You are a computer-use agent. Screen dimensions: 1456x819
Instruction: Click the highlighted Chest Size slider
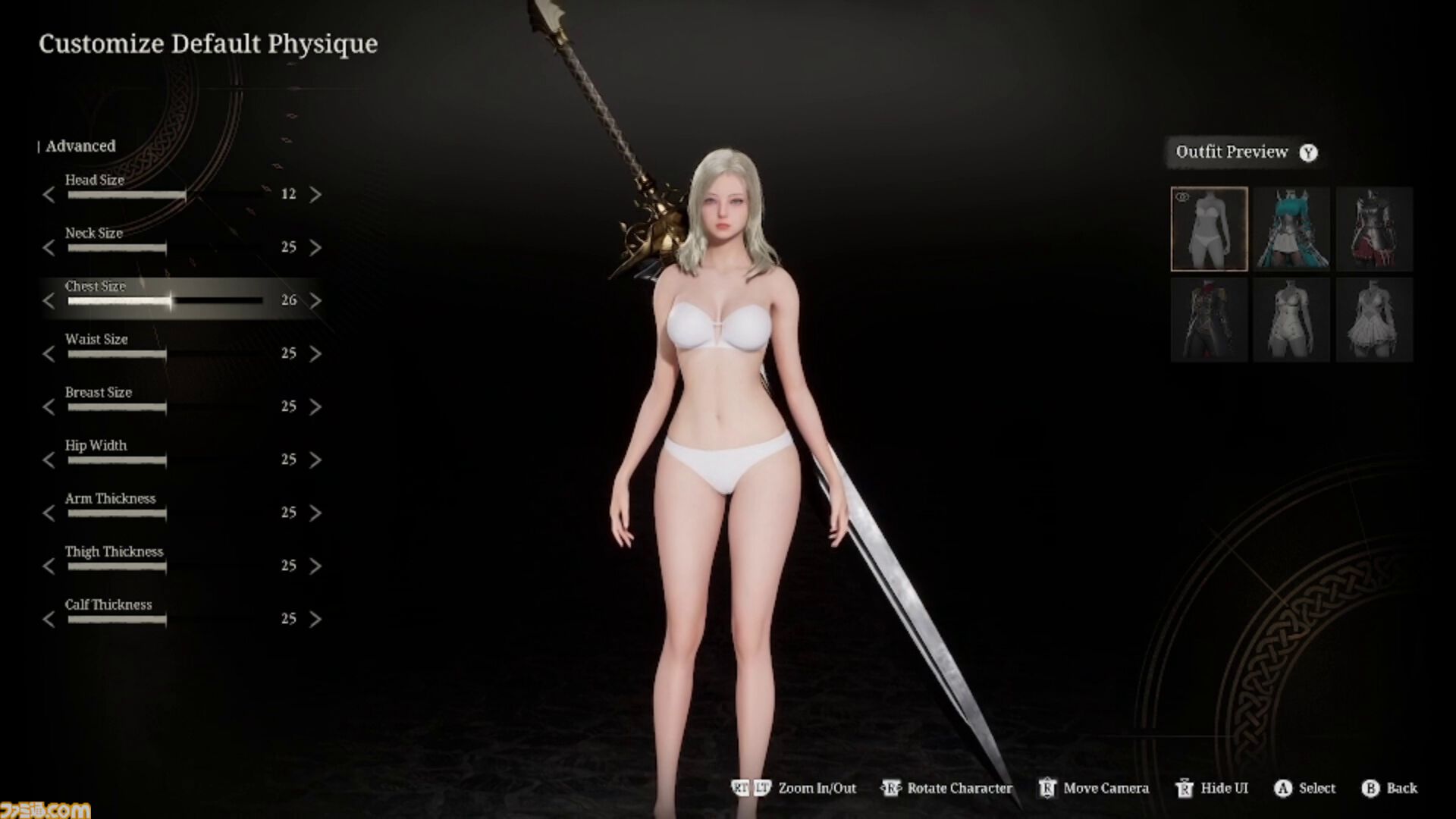pos(165,300)
